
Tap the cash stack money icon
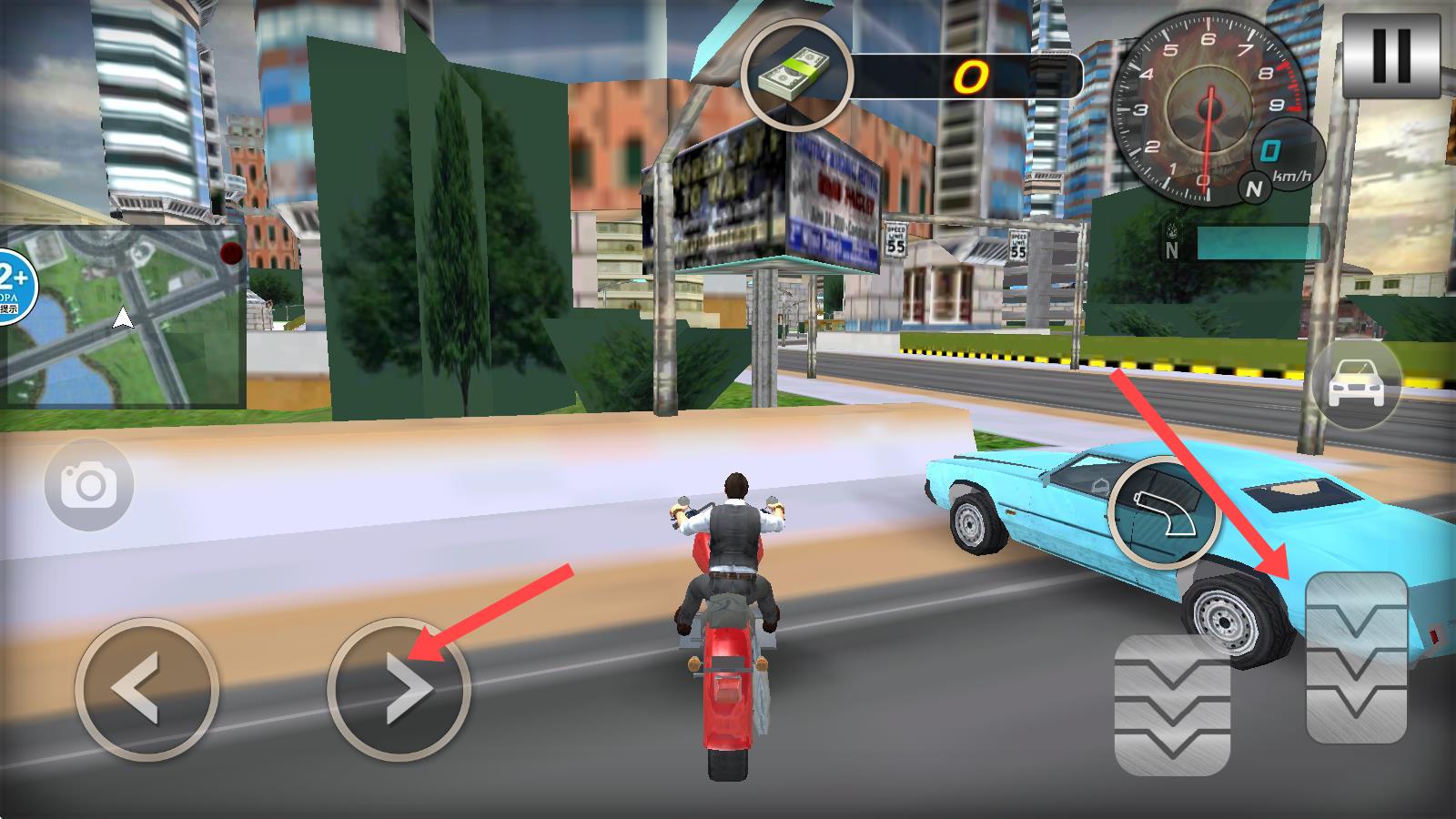(x=797, y=75)
